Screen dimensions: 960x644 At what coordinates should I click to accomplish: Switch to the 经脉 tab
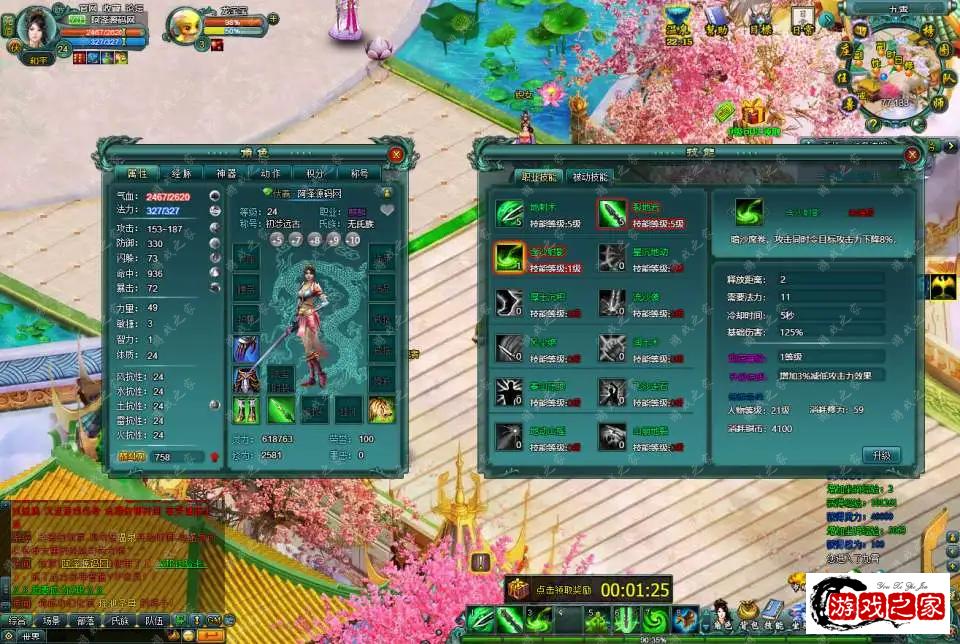coord(181,174)
